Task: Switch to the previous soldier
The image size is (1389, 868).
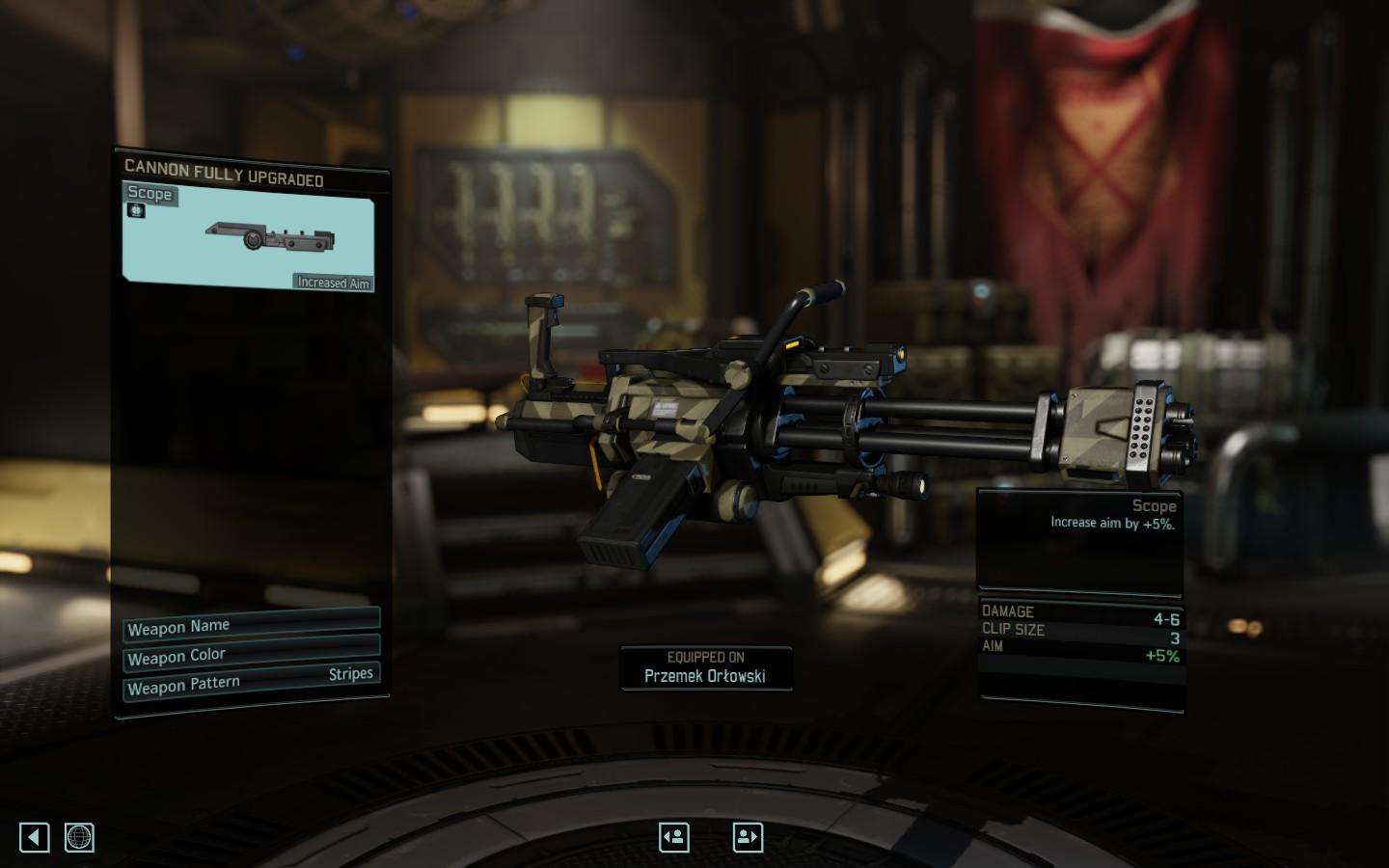Action: (674, 836)
